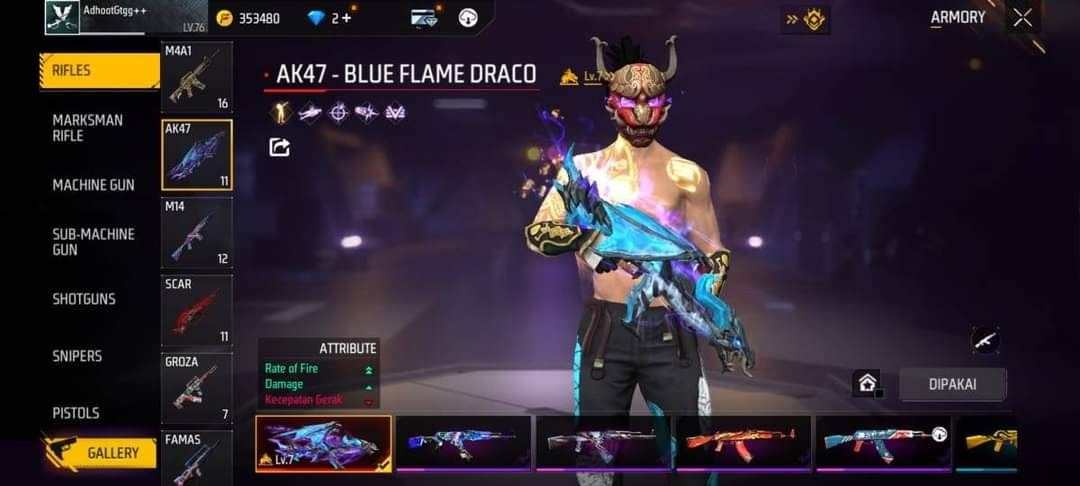
Task: Click the Dipakai button
Action: point(952,384)
